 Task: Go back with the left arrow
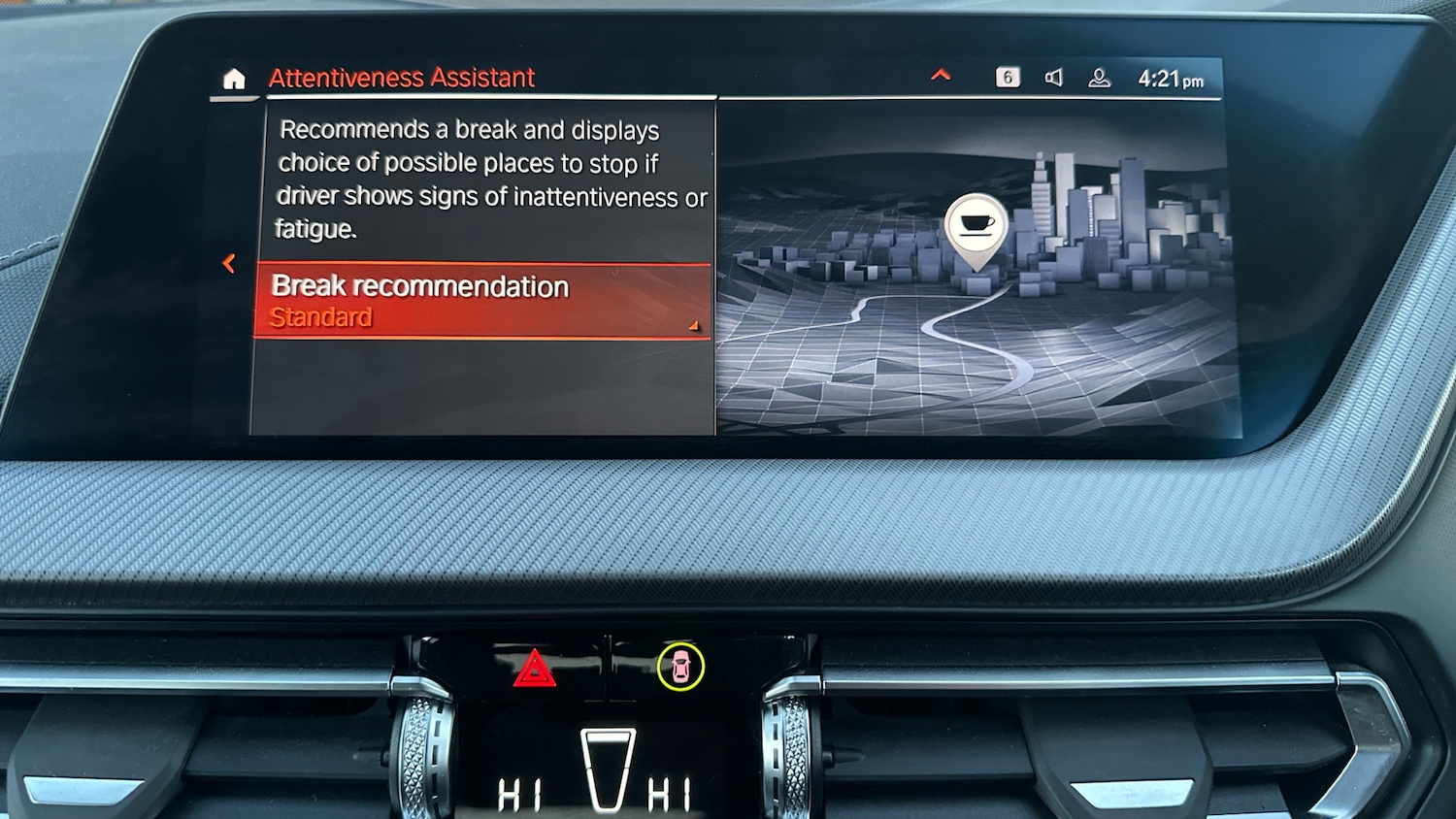[x=229, y=263]
